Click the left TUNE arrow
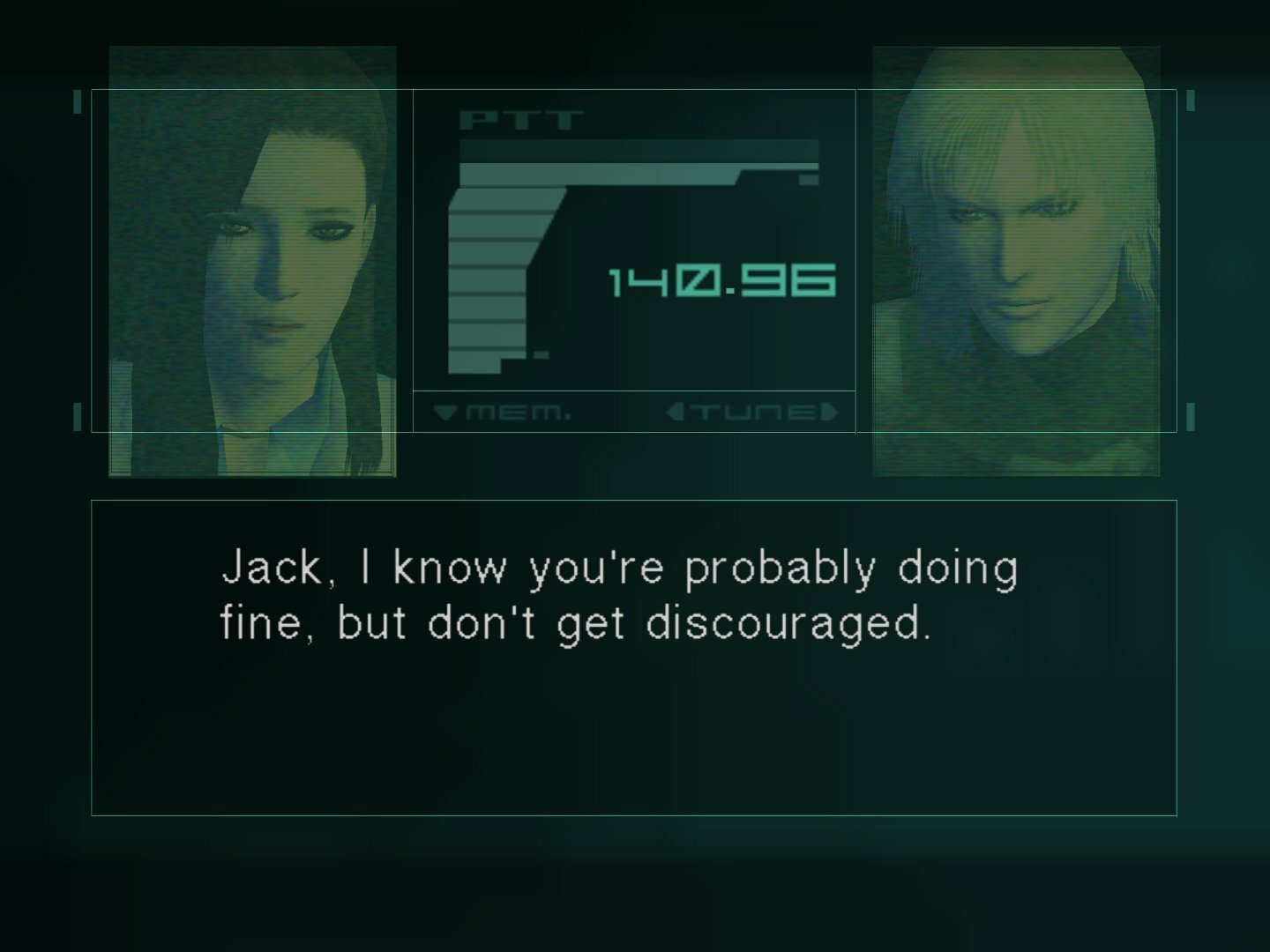The width and height of the screenshot is (1270, 952). (675, 412)
